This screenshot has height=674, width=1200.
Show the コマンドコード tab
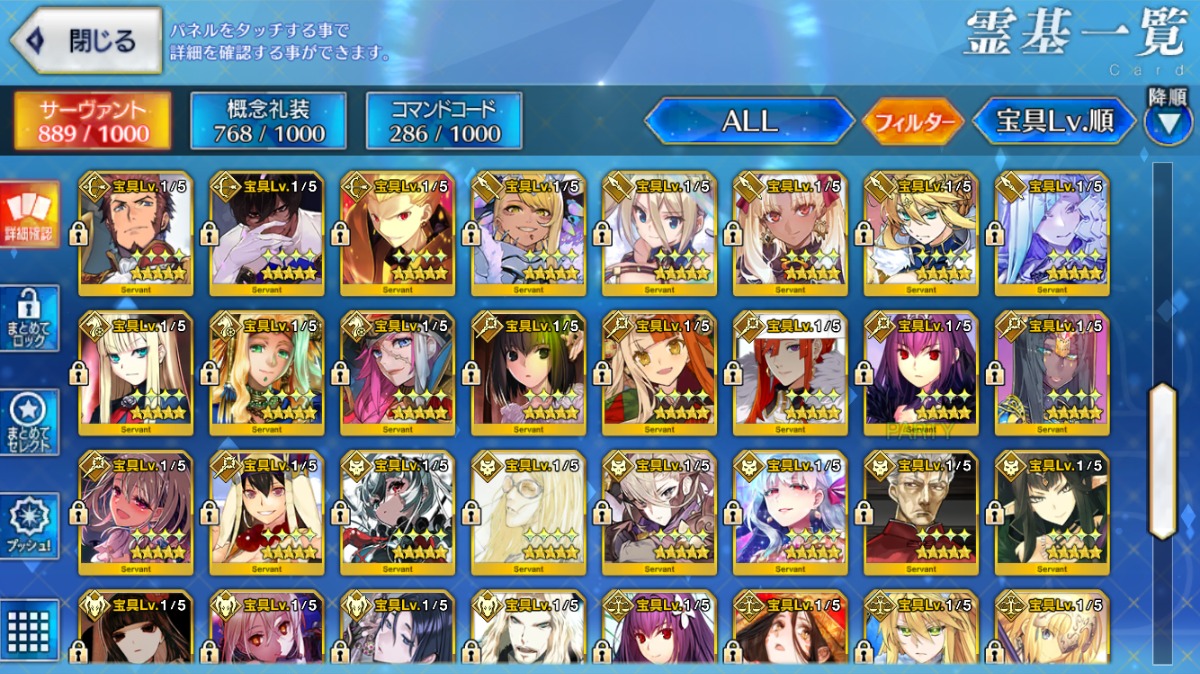[x=445, y=122]
